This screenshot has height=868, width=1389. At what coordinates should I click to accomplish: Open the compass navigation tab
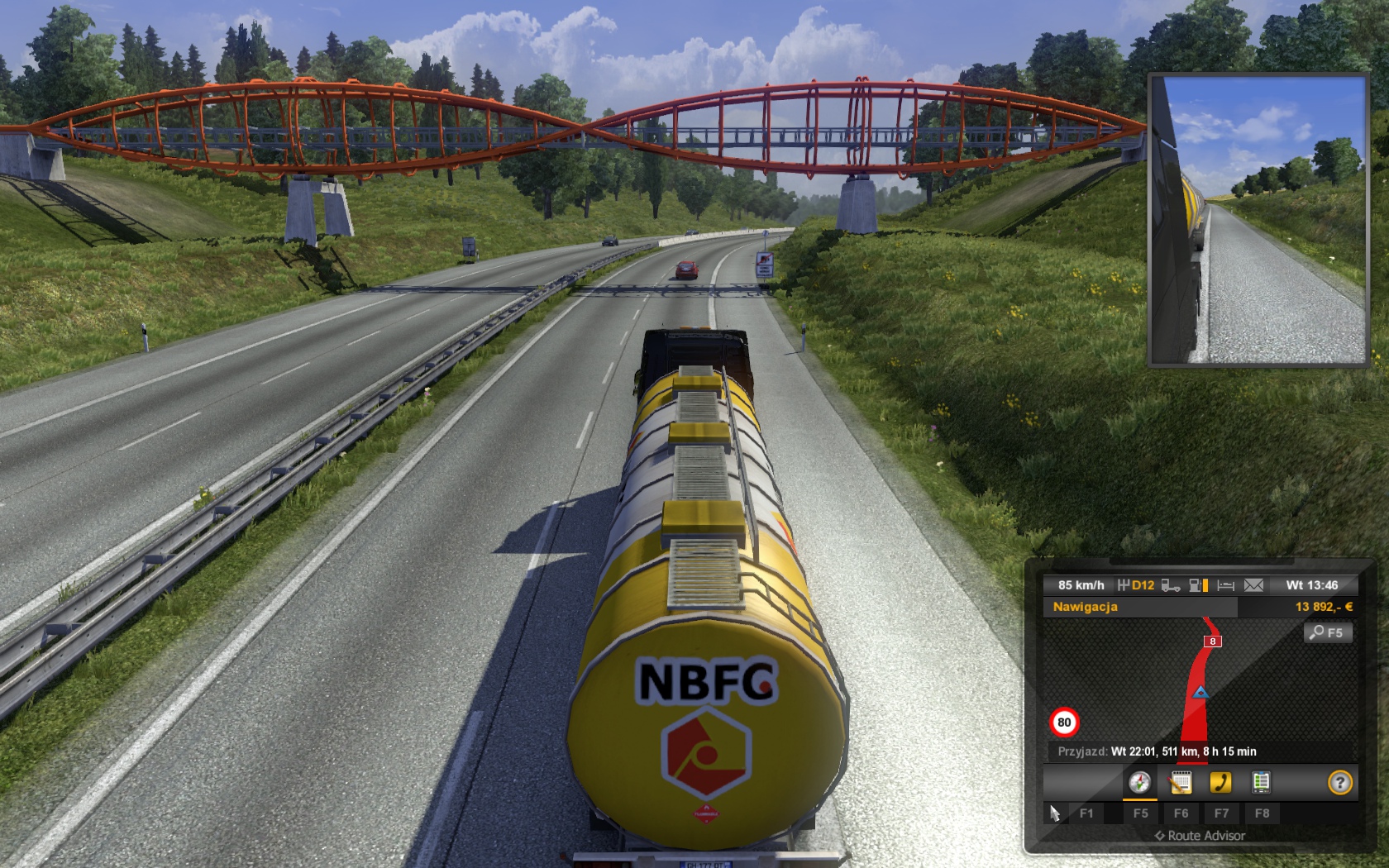click(1139, 782)
